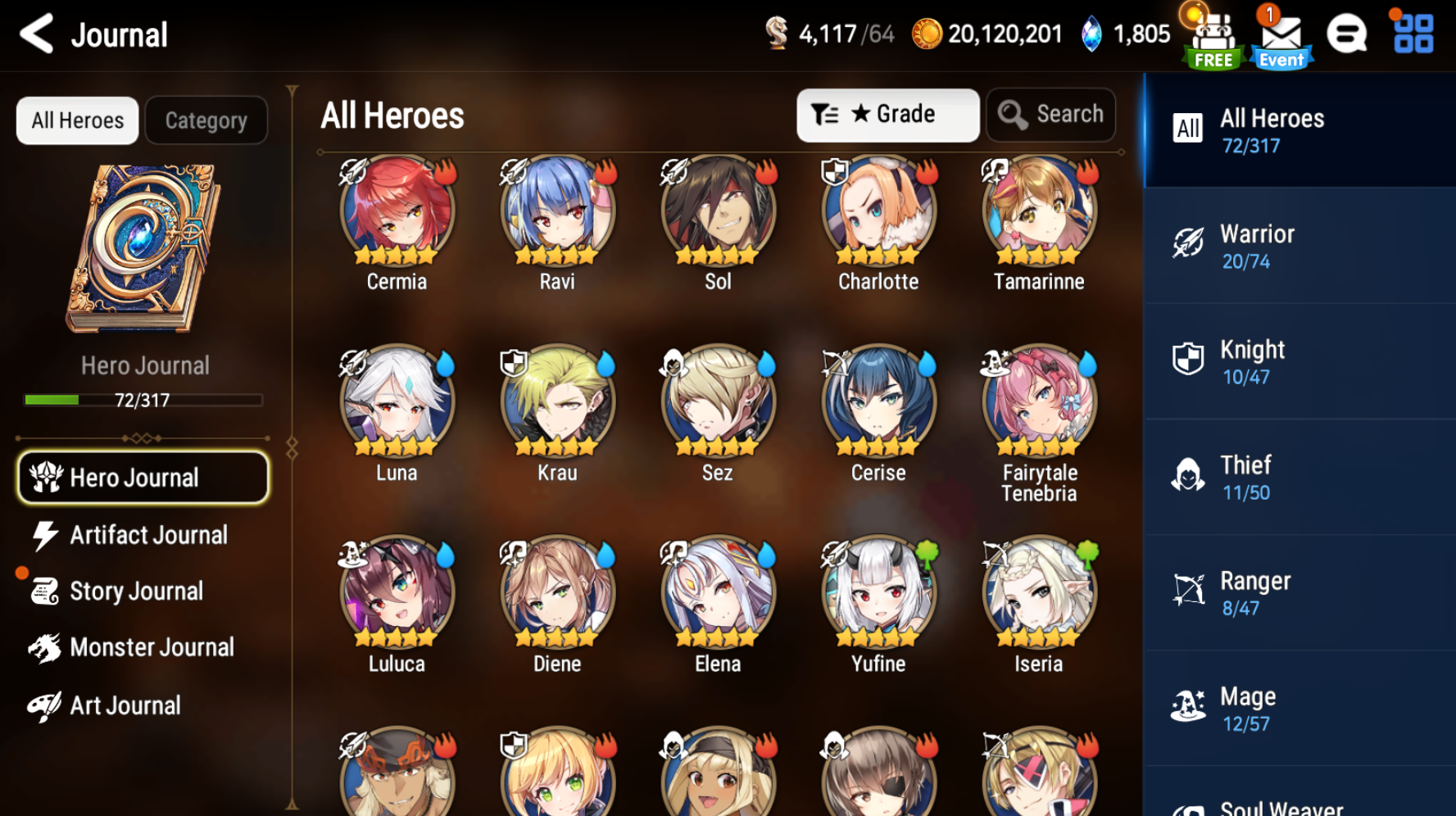Open the chat bubble icon

click(x=1346, y=35)
